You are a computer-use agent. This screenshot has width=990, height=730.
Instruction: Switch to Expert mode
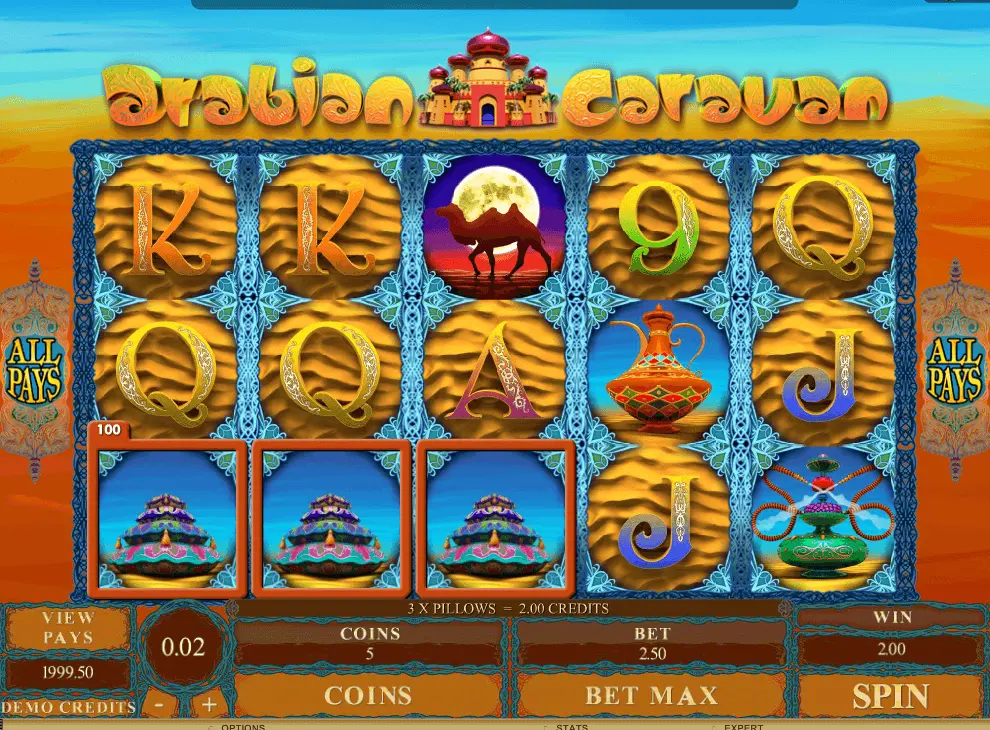(x=744, y=726)
